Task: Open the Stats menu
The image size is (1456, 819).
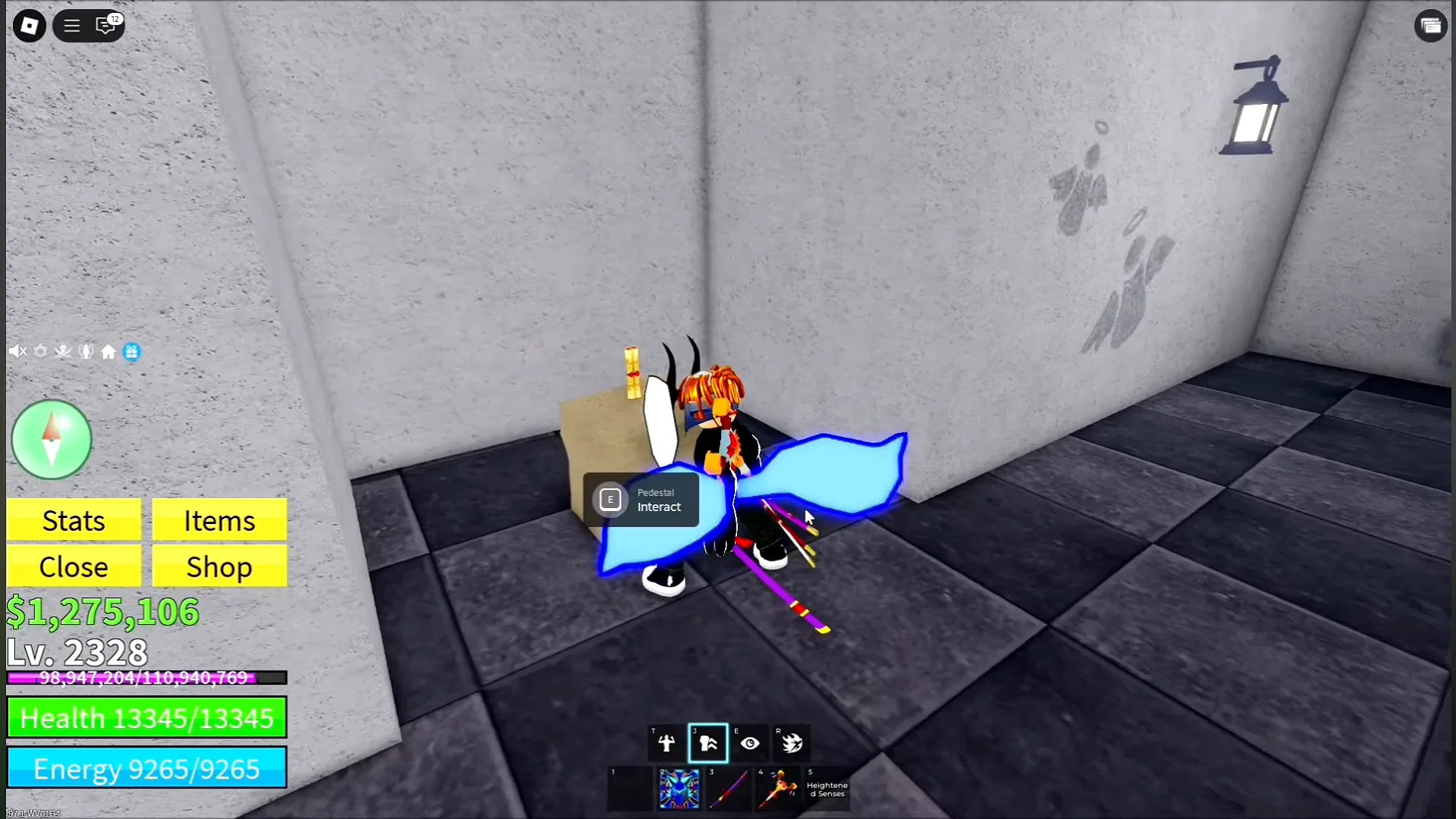Action: pyautogui.click(x=74, y=520)
